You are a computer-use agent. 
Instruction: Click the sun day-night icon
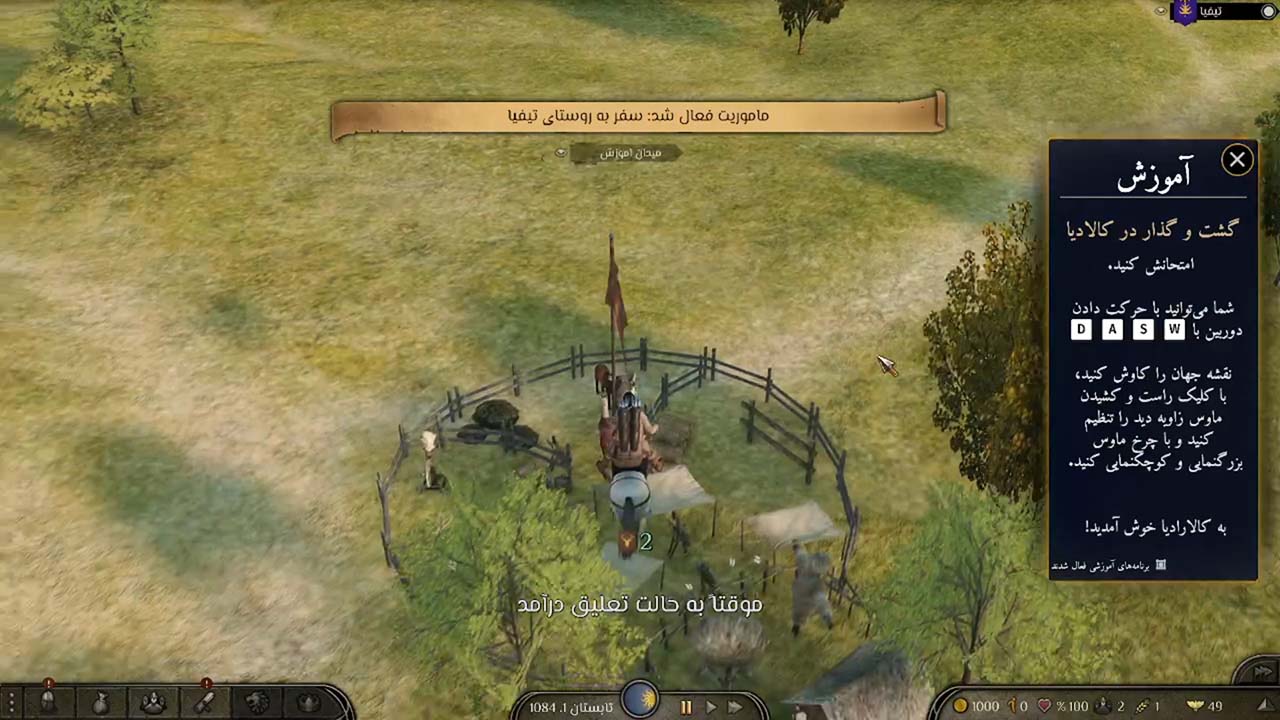click(x=640, y=699)
